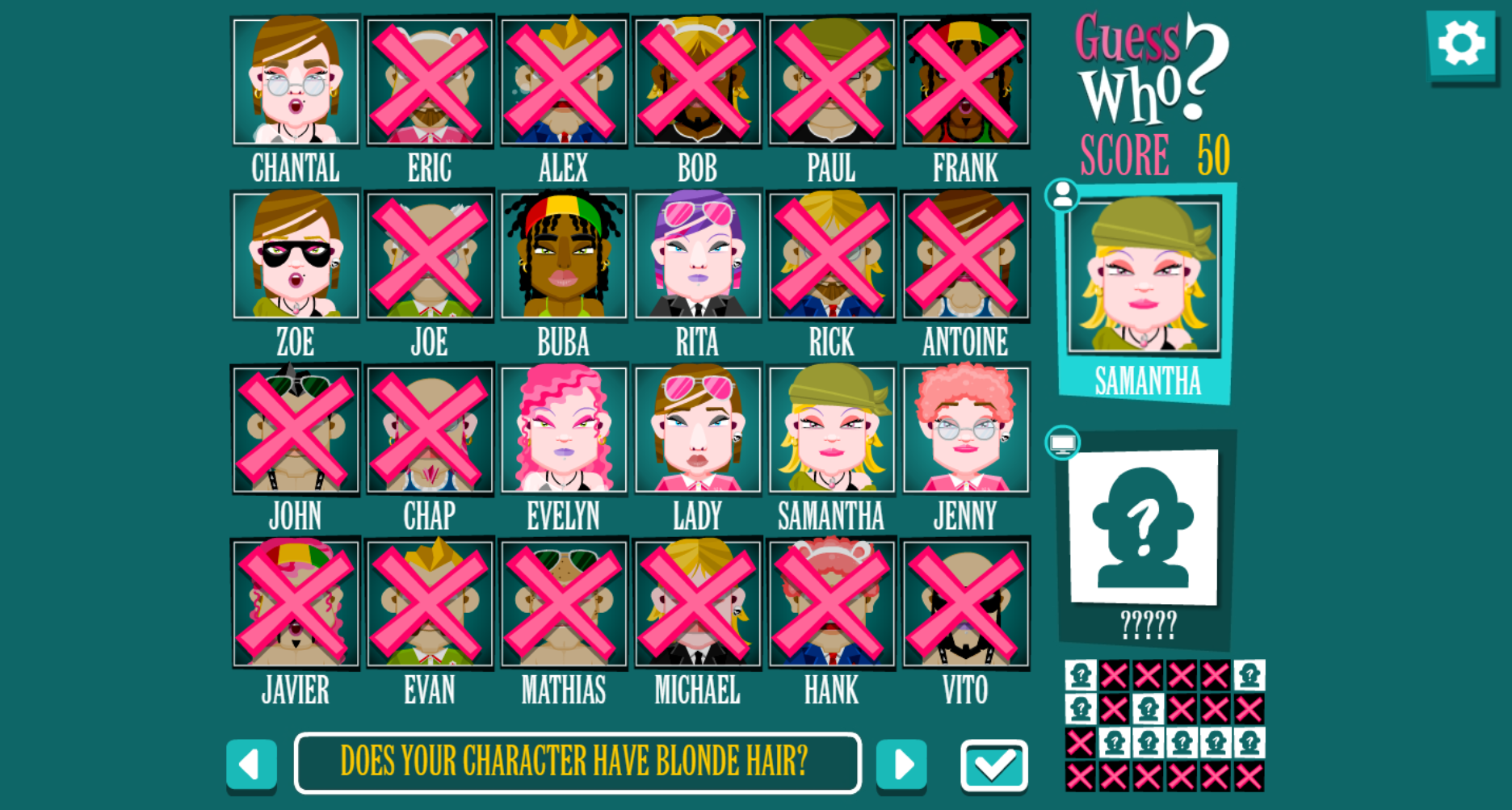Select Samantha's portrait in the character grid
1512x810 pixels.
coord(831,429)
